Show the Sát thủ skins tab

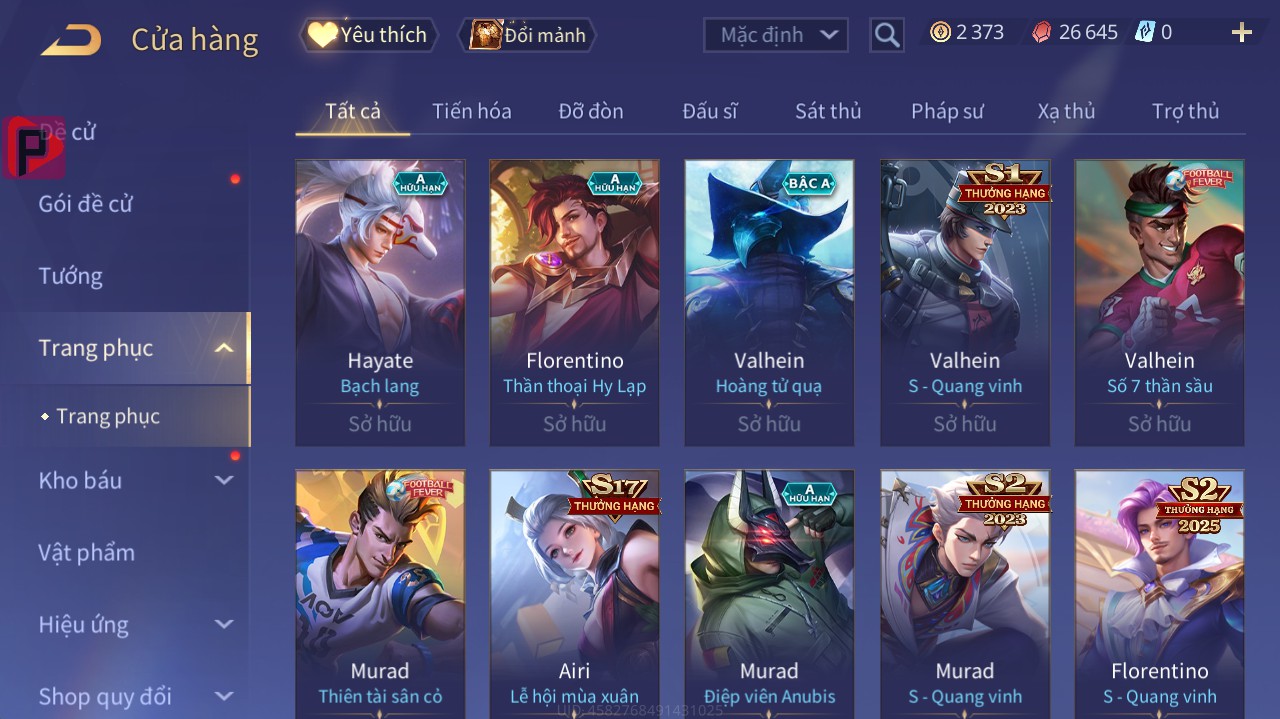827,111
